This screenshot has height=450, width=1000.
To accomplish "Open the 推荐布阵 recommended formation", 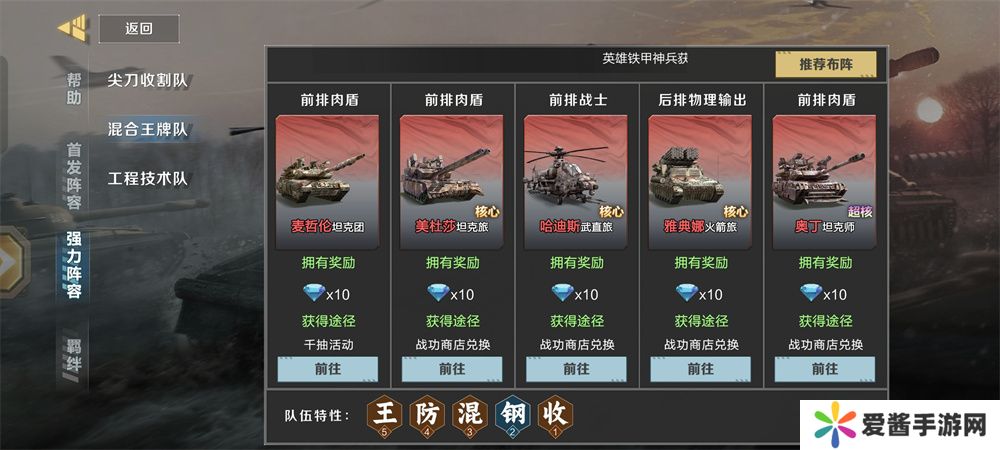I will coord(825,65).
